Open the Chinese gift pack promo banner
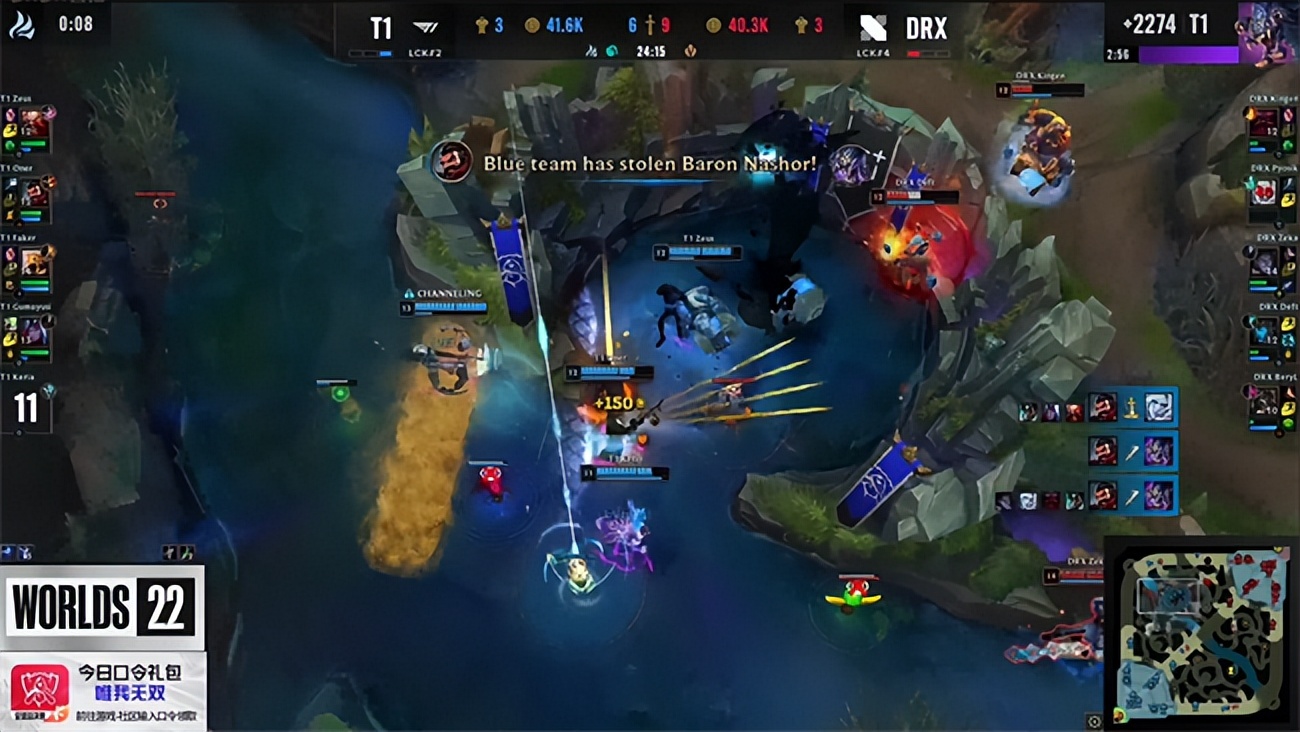This screenshot has height=732, width=1300. pyautogui.click(x=104, y=691)
